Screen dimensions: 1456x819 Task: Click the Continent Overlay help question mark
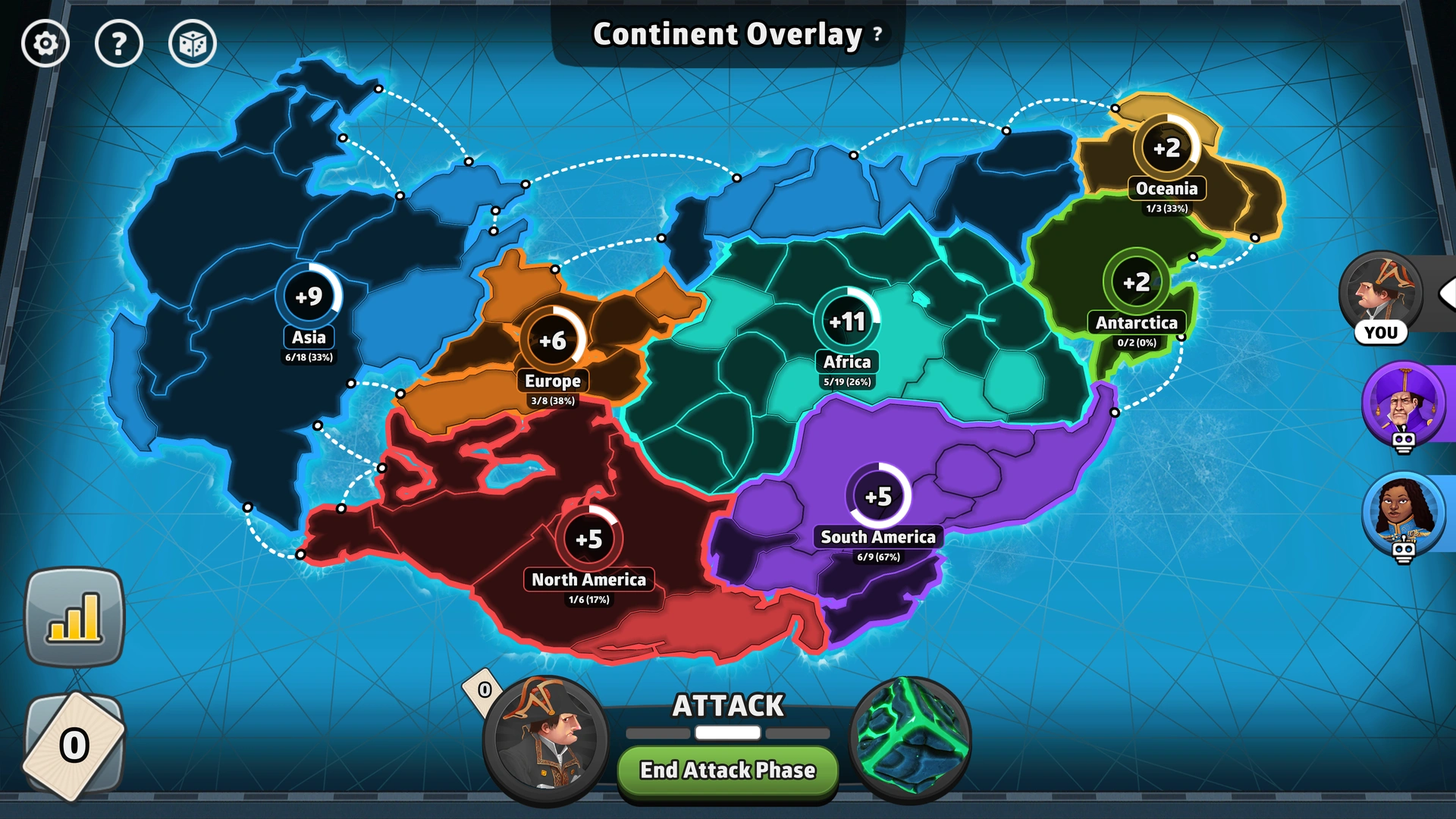[876, 35]
